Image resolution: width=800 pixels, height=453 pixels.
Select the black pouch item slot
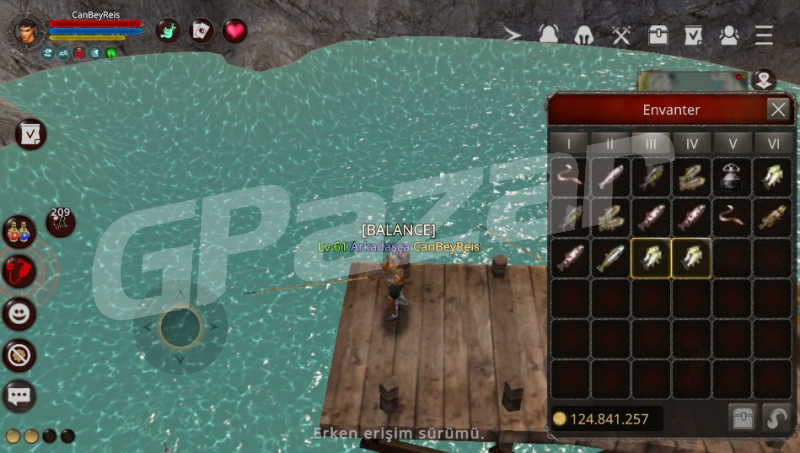click(x=733, y=177)
